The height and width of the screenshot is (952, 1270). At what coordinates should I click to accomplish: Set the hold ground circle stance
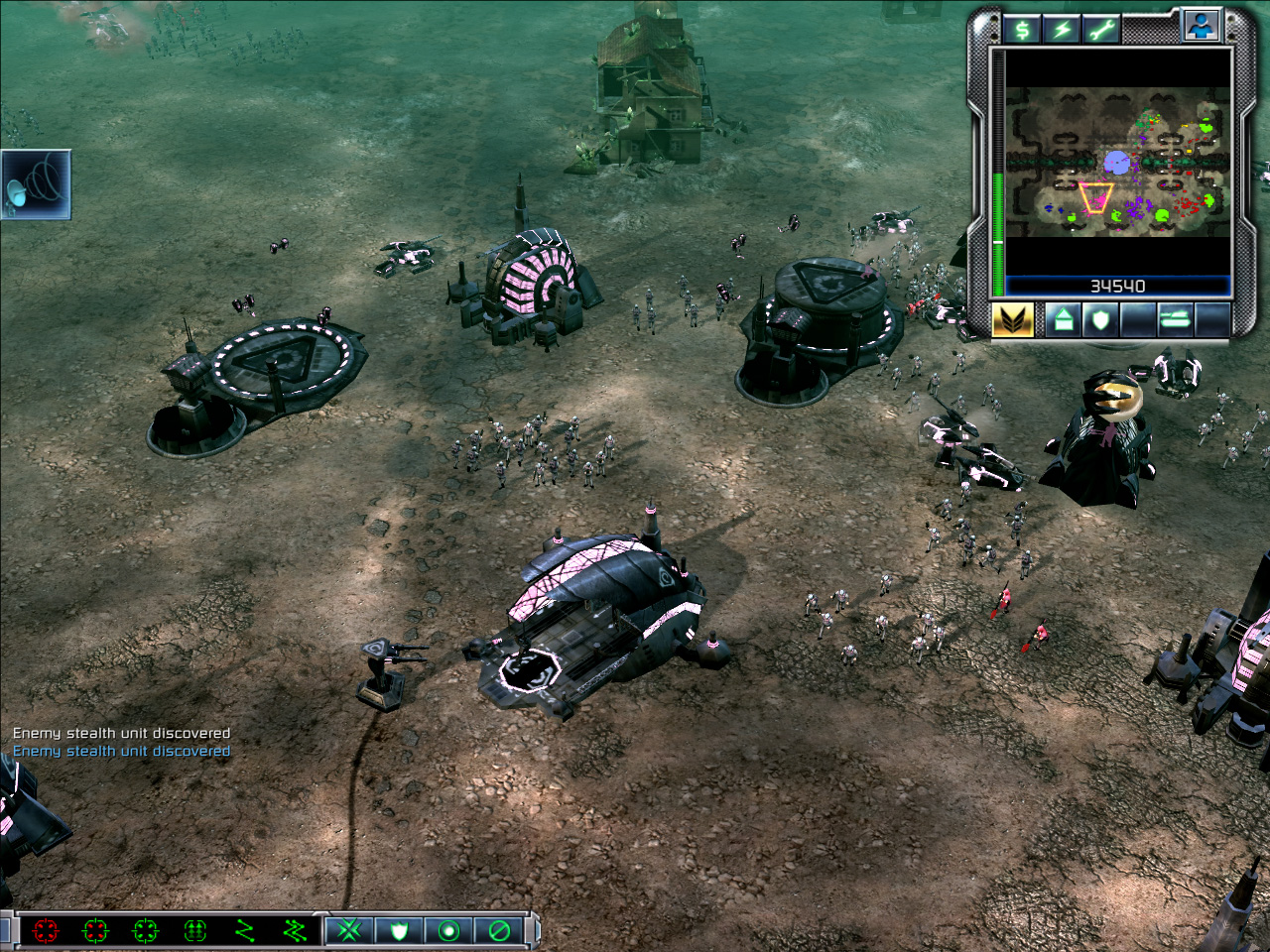pyautogui.click(x=449, y=930)
